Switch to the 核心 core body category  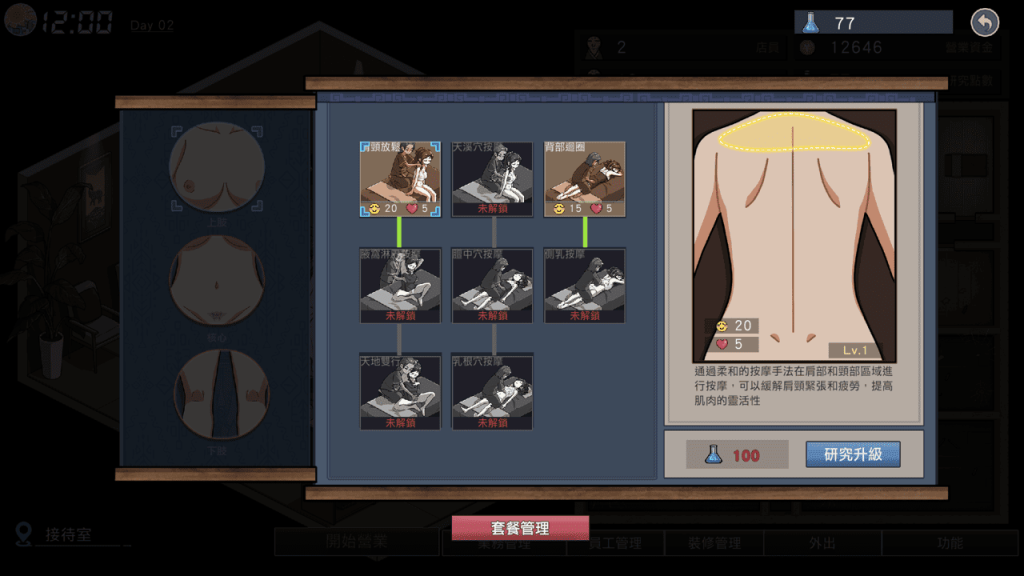(217, 280)
